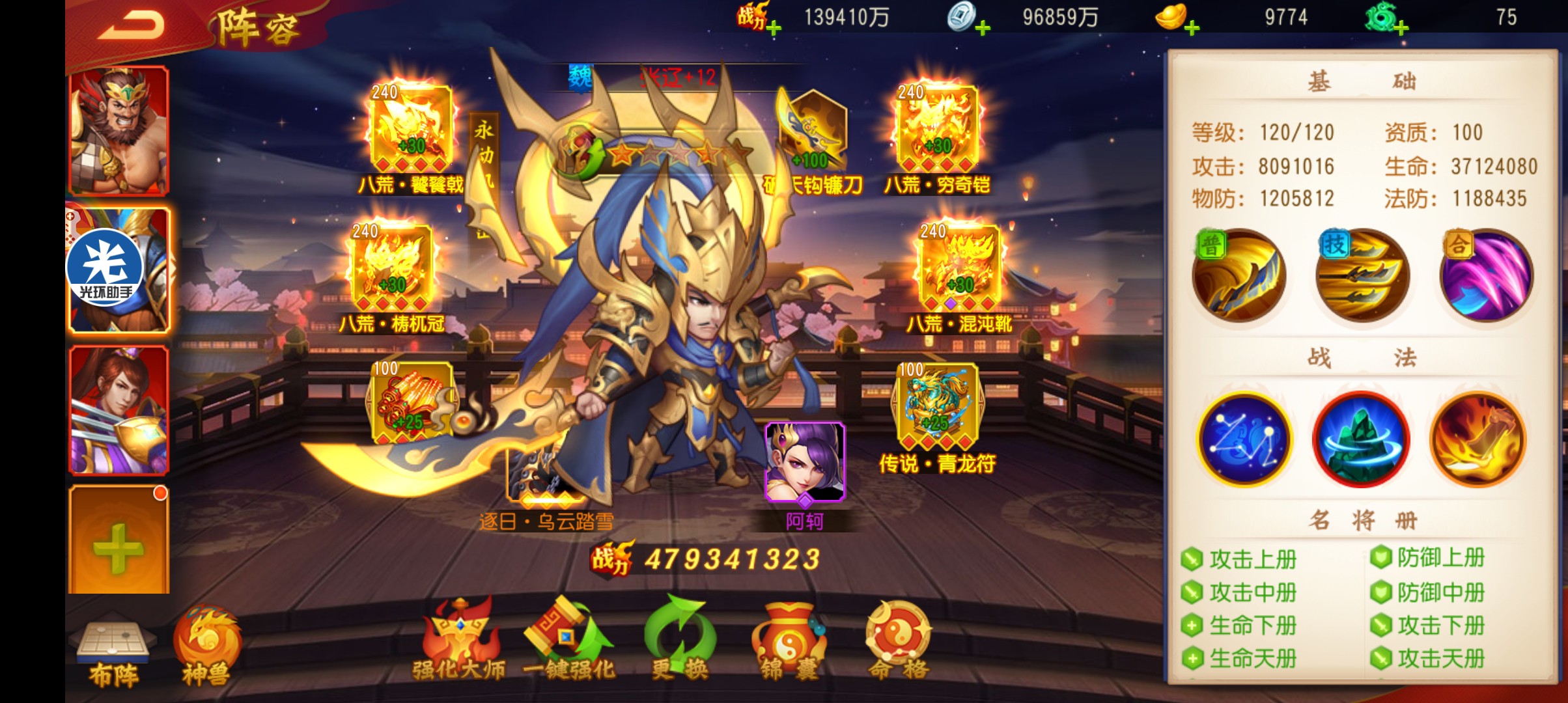Inspect the 八荒·饕餮戟 weapon slot
The height and width of the screenshot is (703, 1568).
tap(411, 130)
